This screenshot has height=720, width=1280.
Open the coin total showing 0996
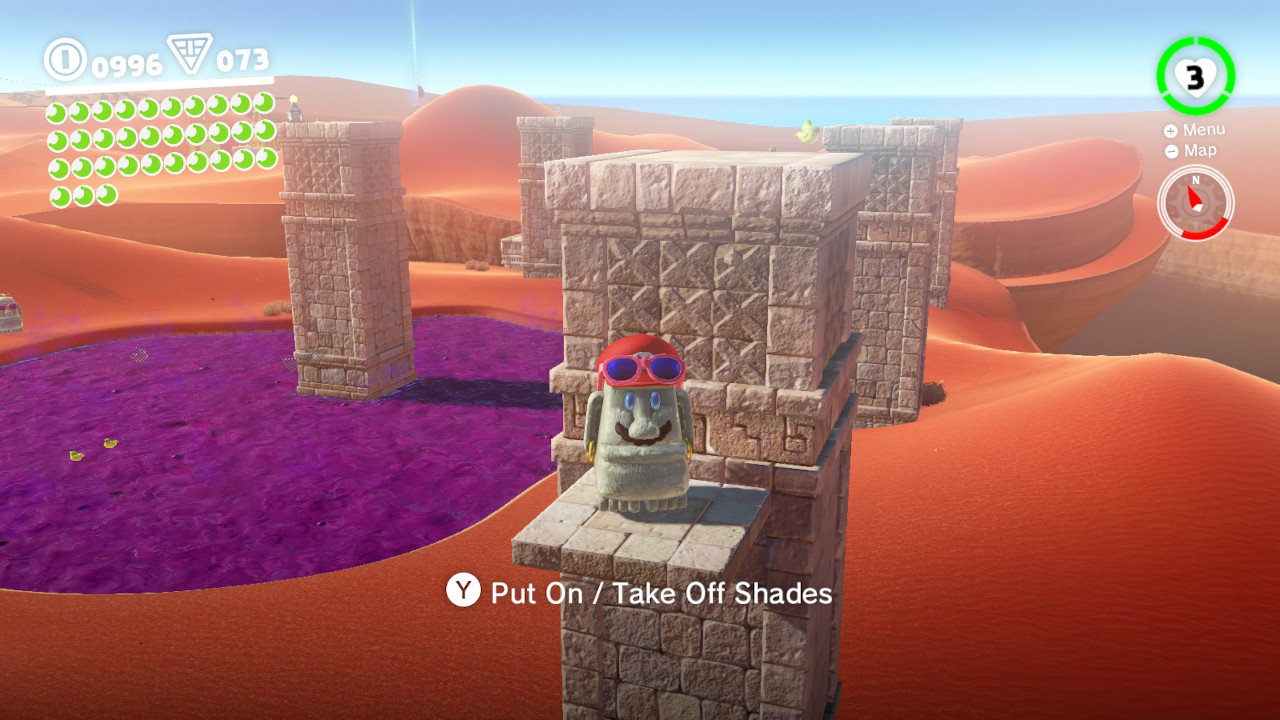[125, 63]
